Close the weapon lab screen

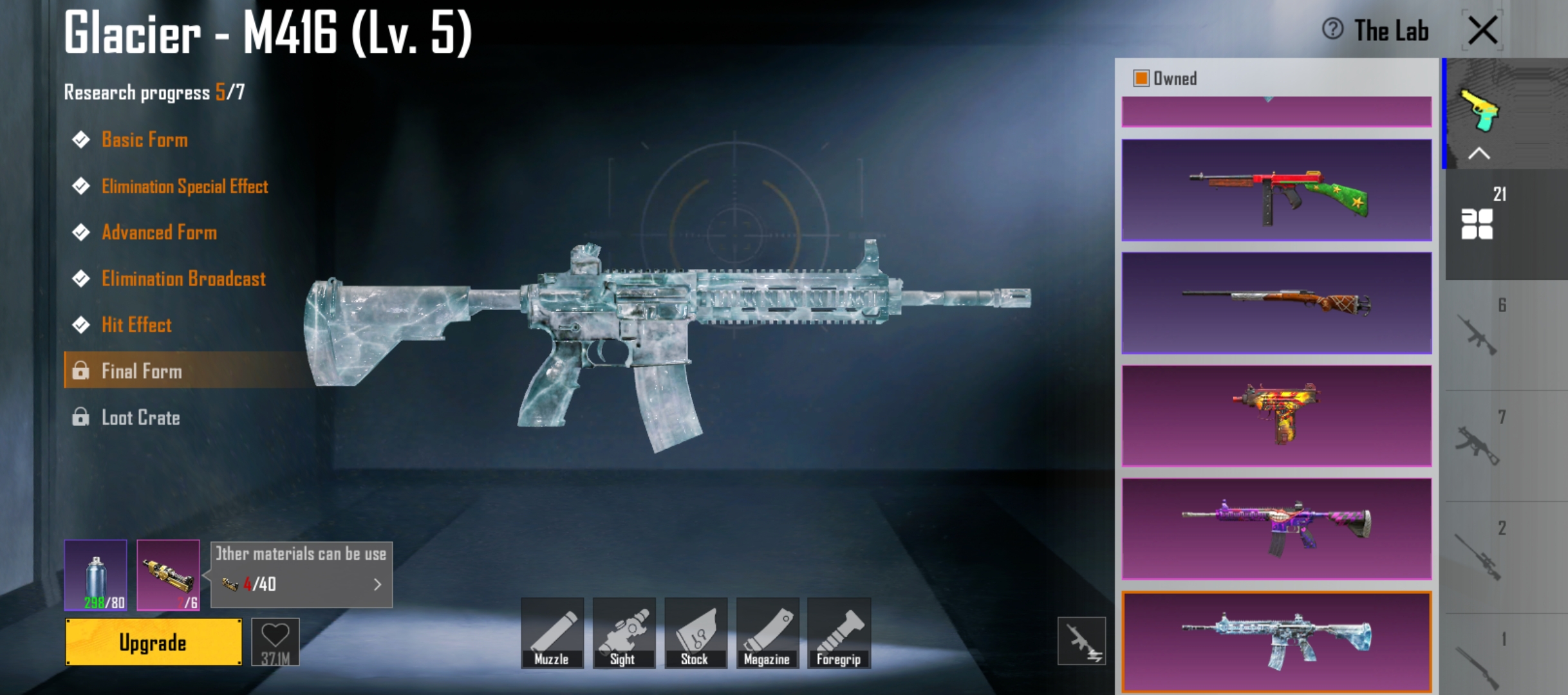[1482, 30]
